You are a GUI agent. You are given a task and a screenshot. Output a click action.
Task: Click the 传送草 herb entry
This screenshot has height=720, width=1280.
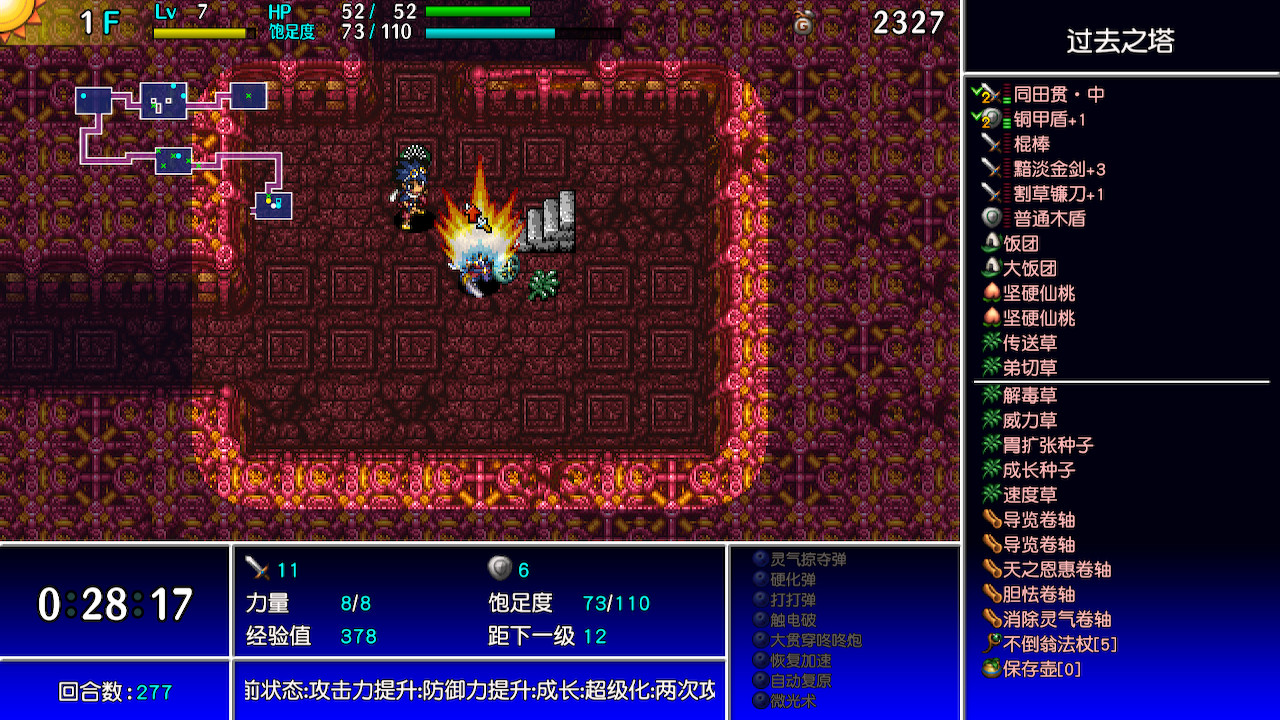[1030, 344]
